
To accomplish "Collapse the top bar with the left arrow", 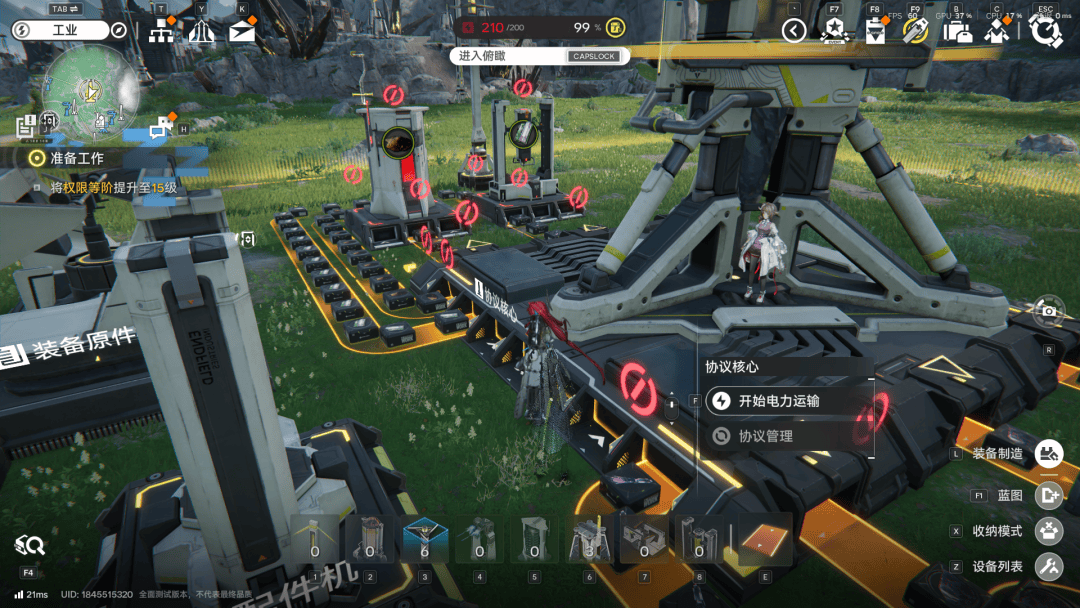I will [793, 31].
